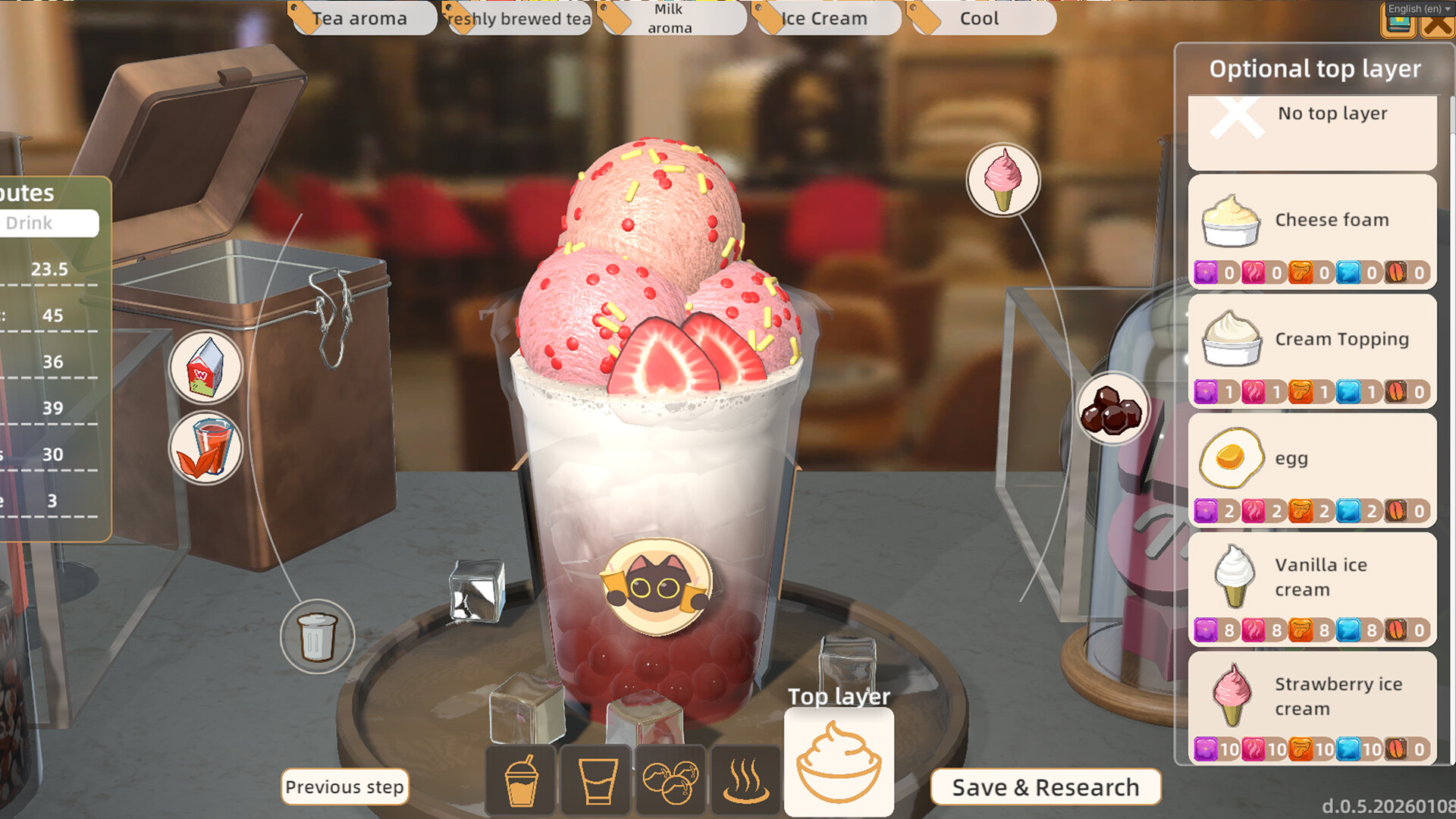Click the dark boba pearls bubble

1112,409
